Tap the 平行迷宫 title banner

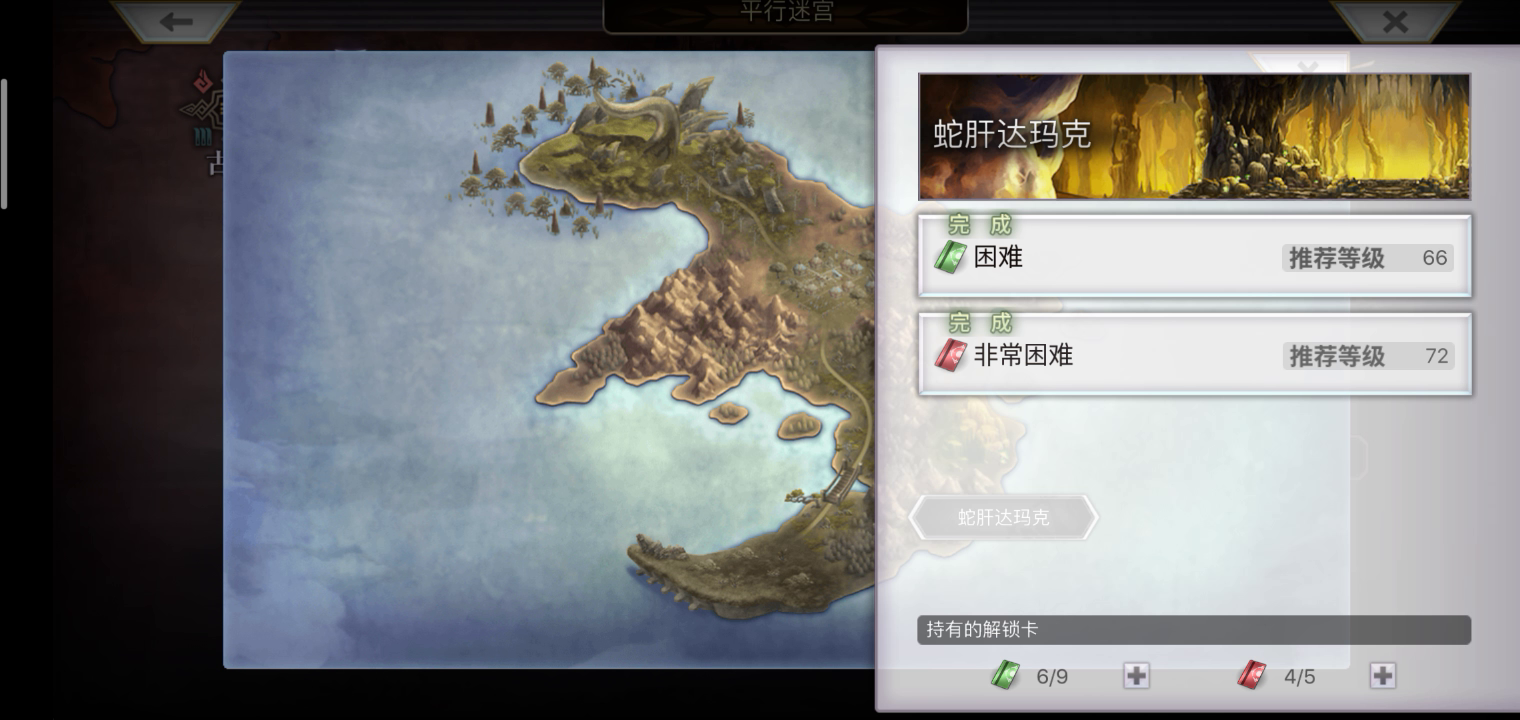[x=784, y=14]
